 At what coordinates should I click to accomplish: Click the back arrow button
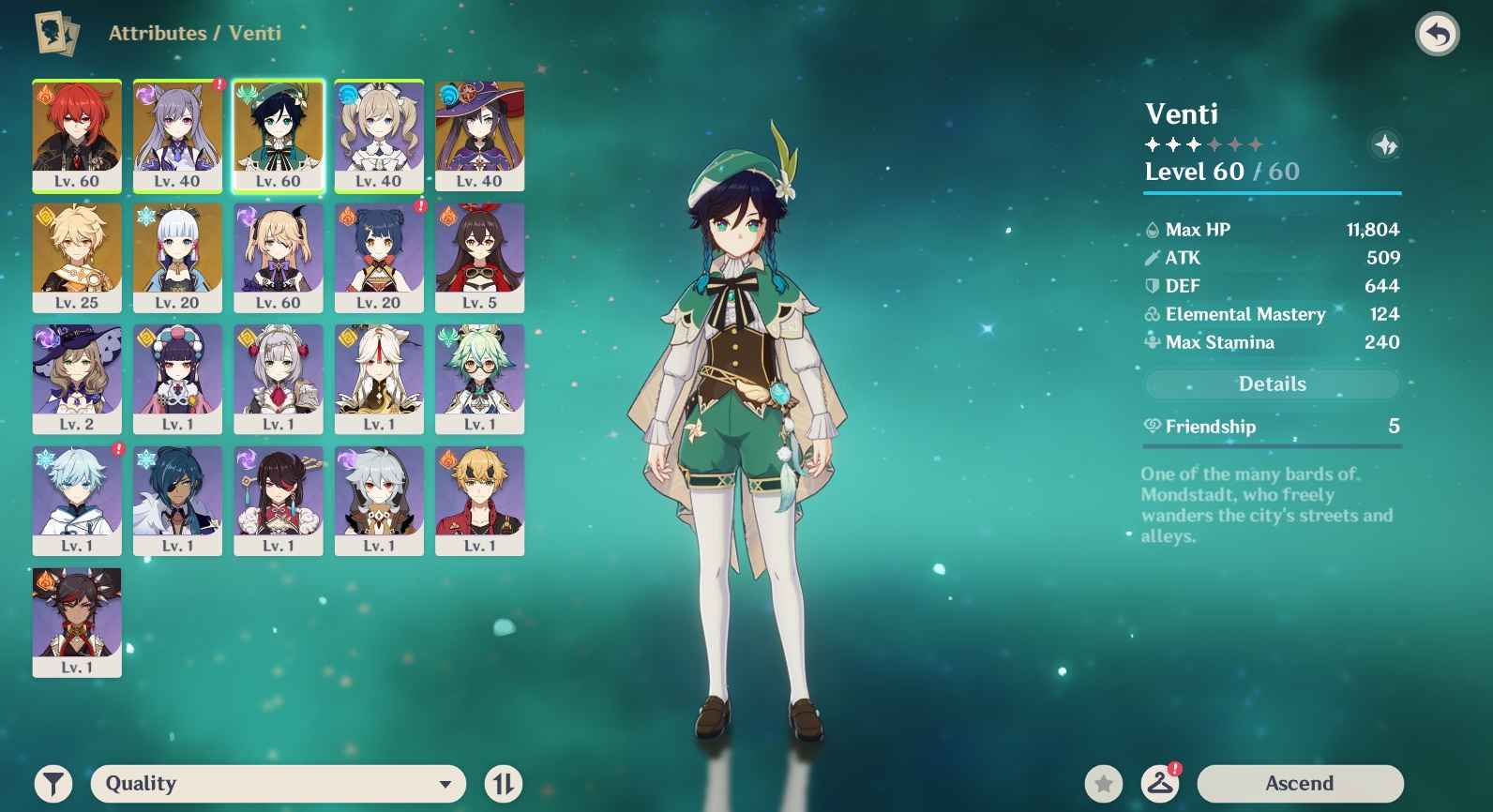tap(1437, 35)
